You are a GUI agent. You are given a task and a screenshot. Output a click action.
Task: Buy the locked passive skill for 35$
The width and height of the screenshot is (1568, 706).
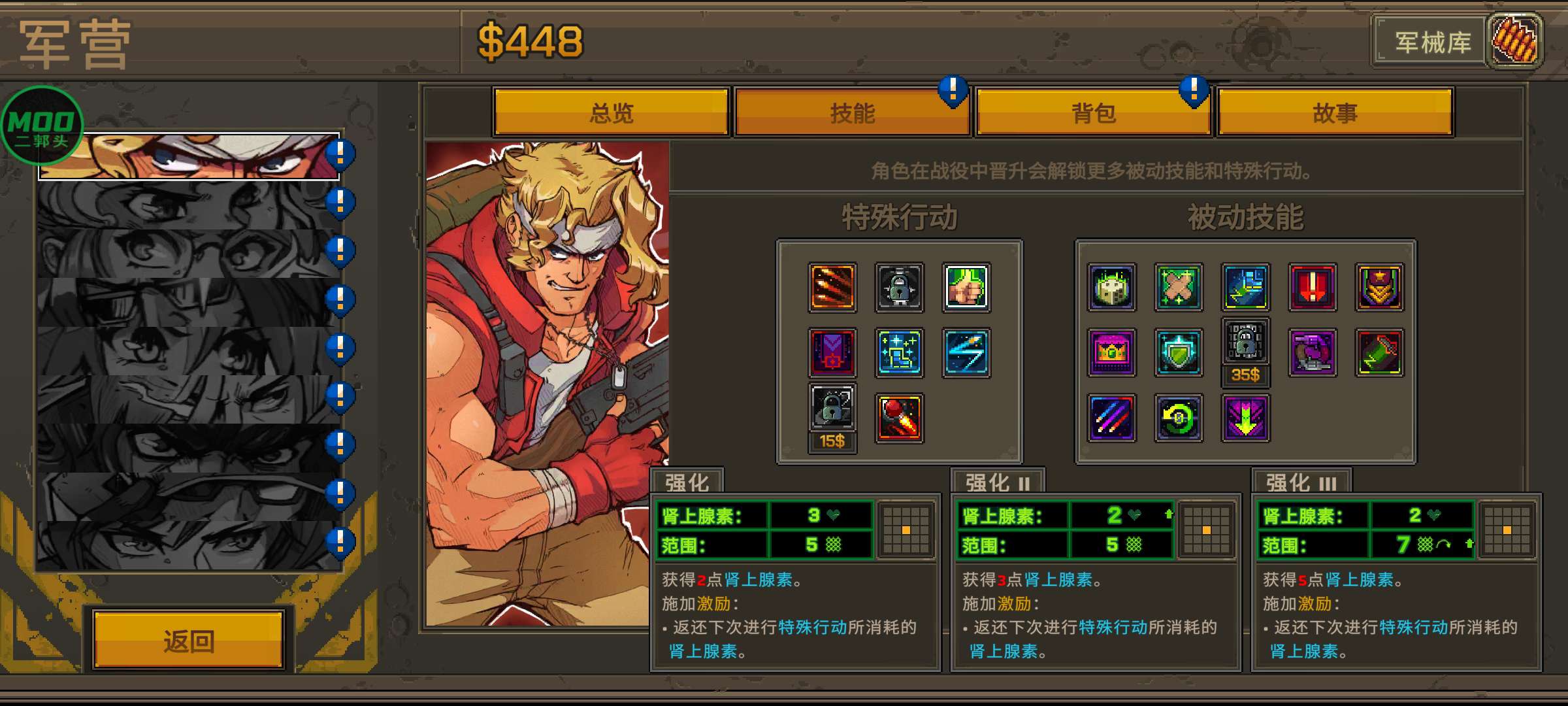(1245, 350)
